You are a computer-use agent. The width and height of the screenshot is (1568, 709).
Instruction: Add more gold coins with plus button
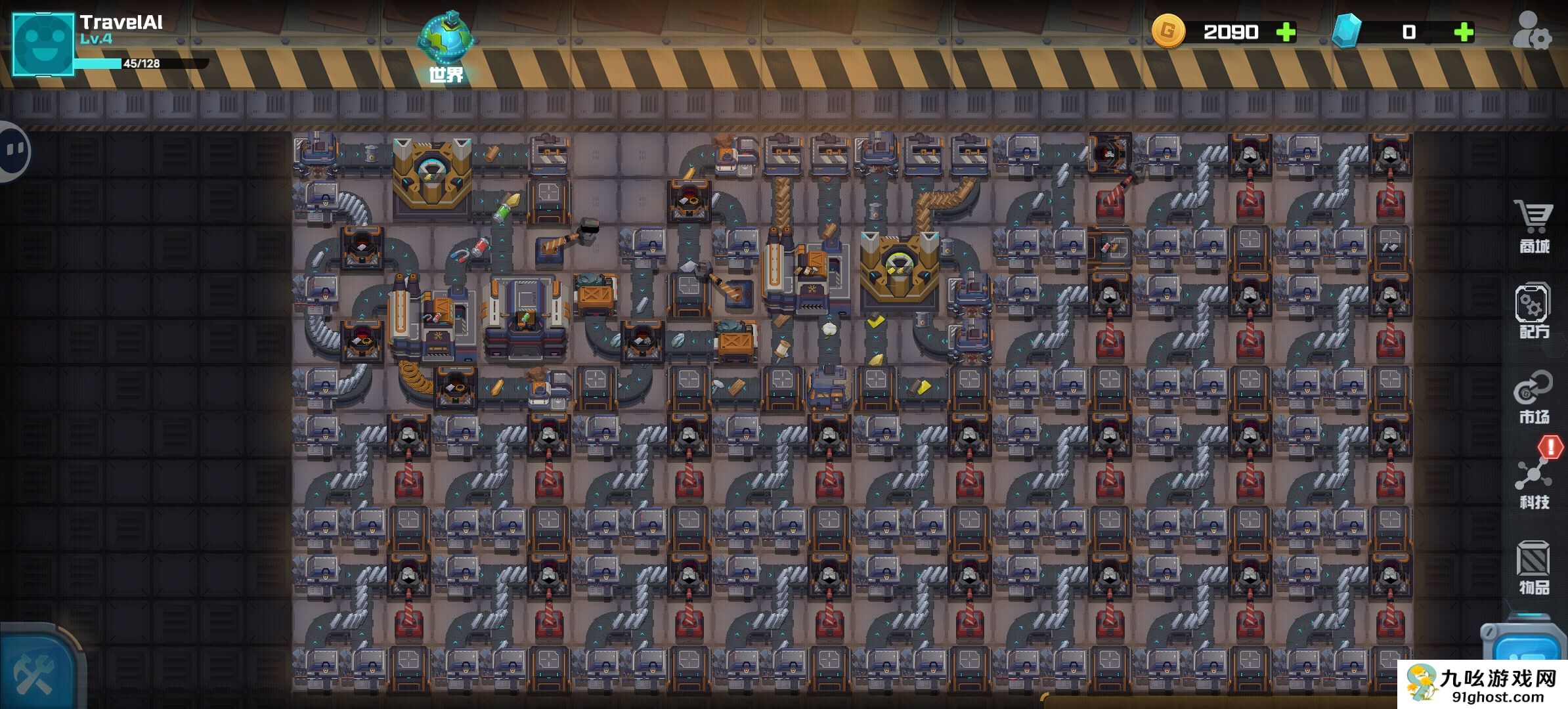click(1285, 32)
